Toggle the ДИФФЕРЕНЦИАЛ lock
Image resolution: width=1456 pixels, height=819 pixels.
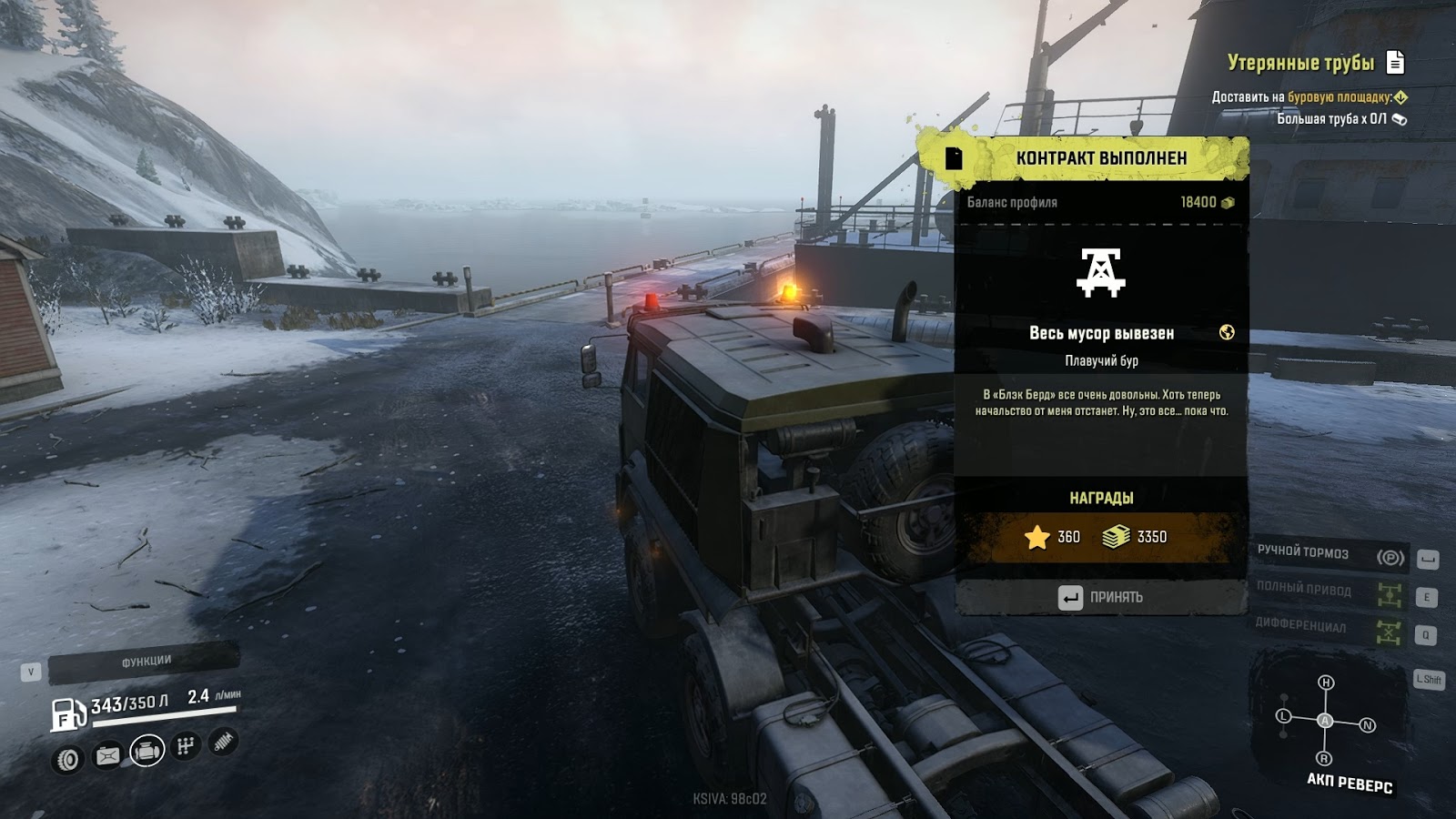click(1329, 628)
